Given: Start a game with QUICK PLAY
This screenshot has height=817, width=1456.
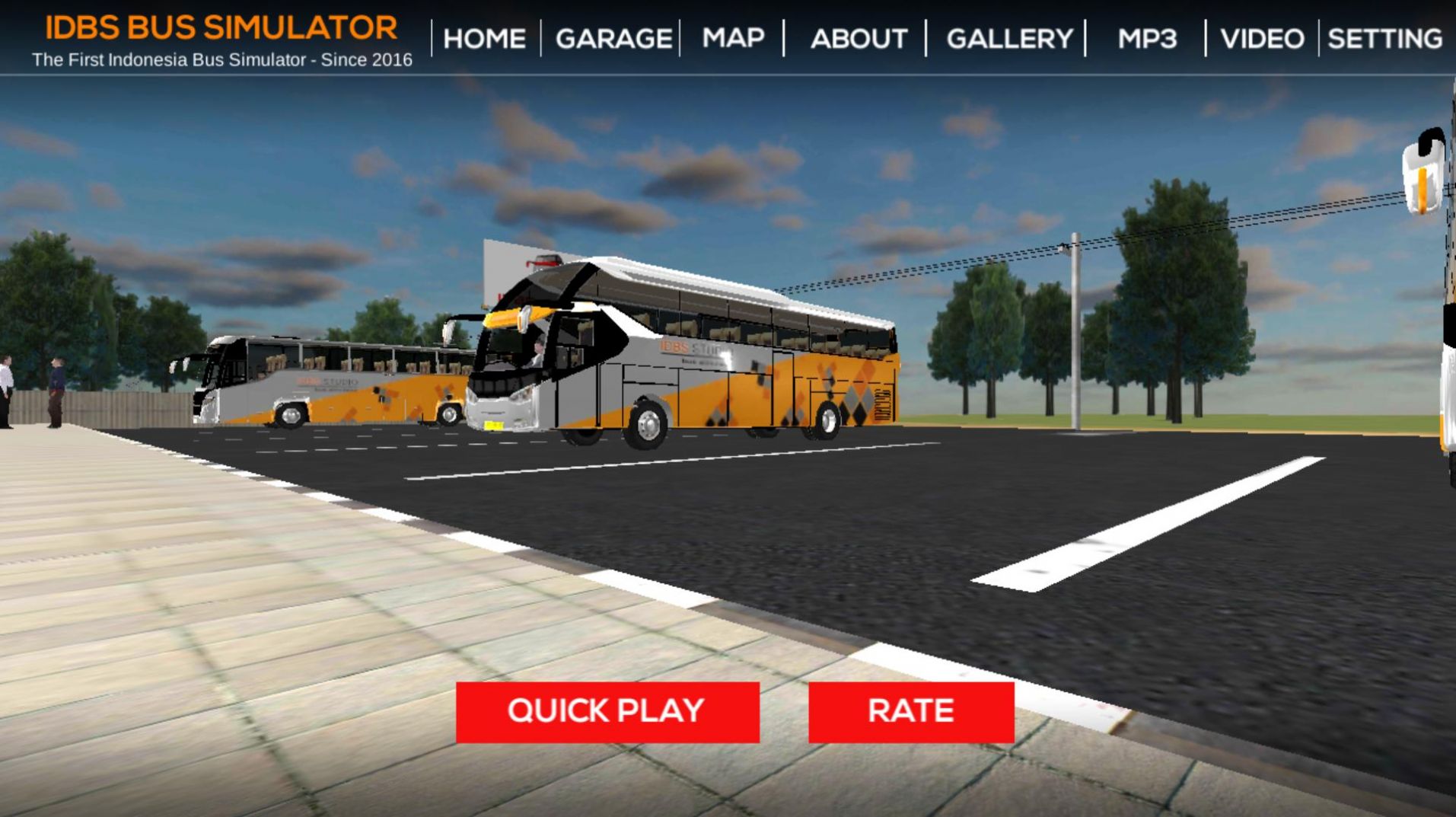Looking at the screenshot, I should coord(607,711).
